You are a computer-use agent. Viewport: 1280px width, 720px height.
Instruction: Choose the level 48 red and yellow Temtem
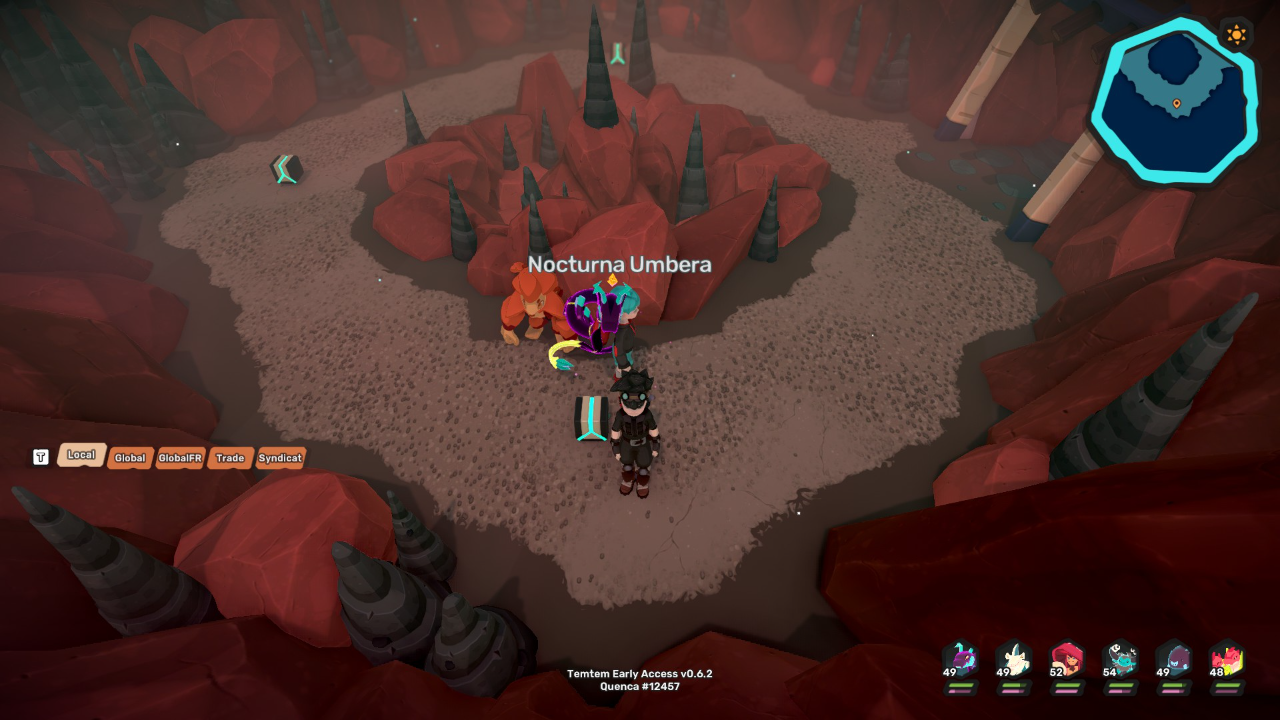click(x=1226, y=660)
